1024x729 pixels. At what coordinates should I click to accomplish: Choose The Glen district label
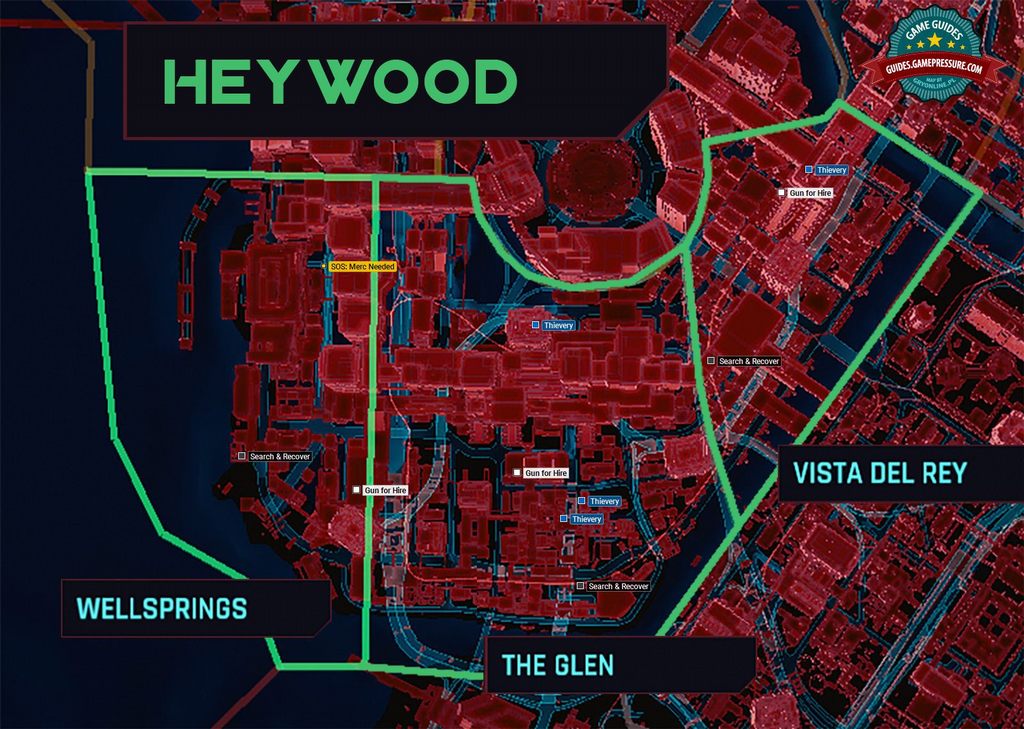558,664
